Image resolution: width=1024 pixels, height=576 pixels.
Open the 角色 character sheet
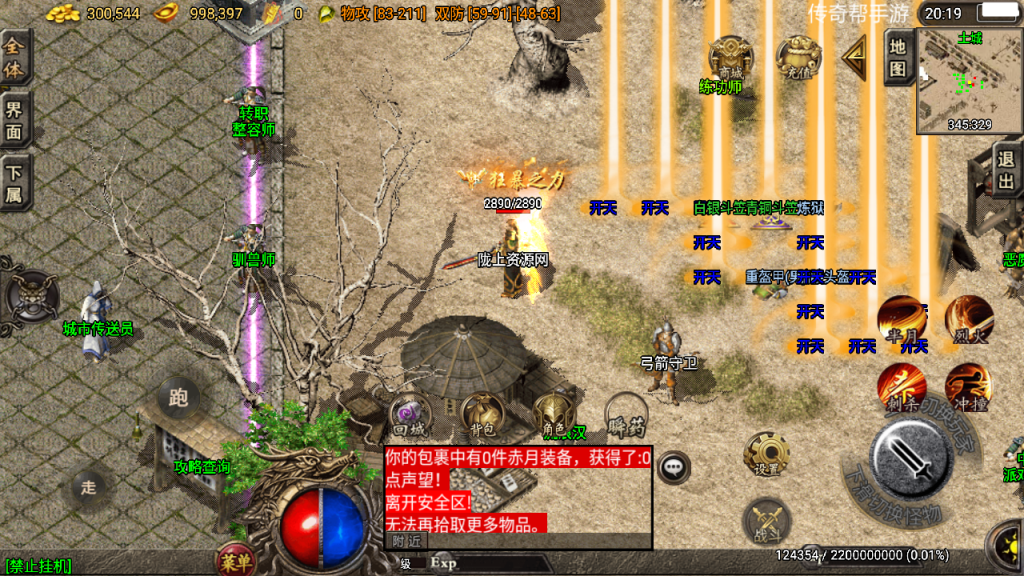(x=554, y=415)
